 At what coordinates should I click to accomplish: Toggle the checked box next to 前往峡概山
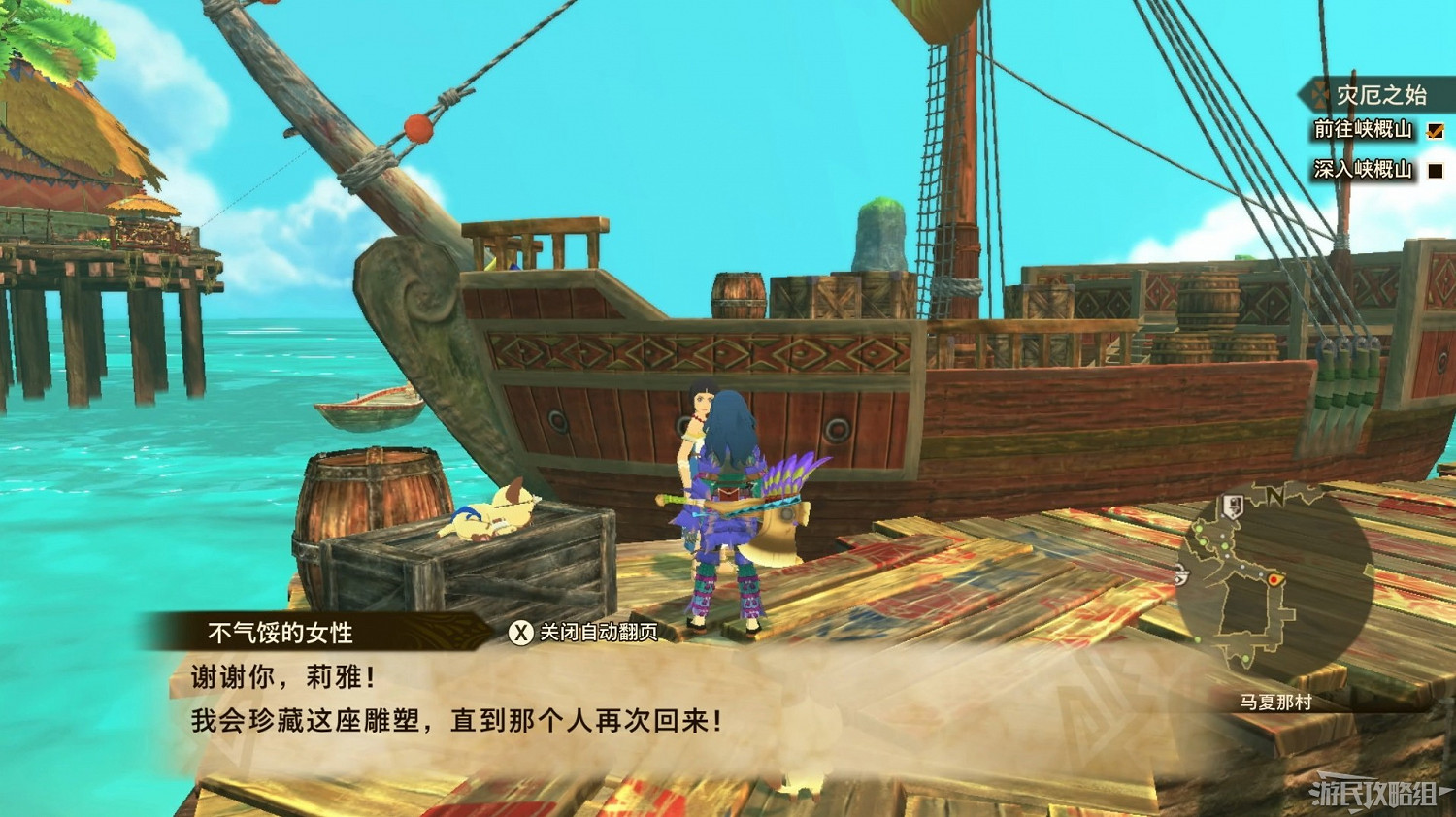[1435, 131]
